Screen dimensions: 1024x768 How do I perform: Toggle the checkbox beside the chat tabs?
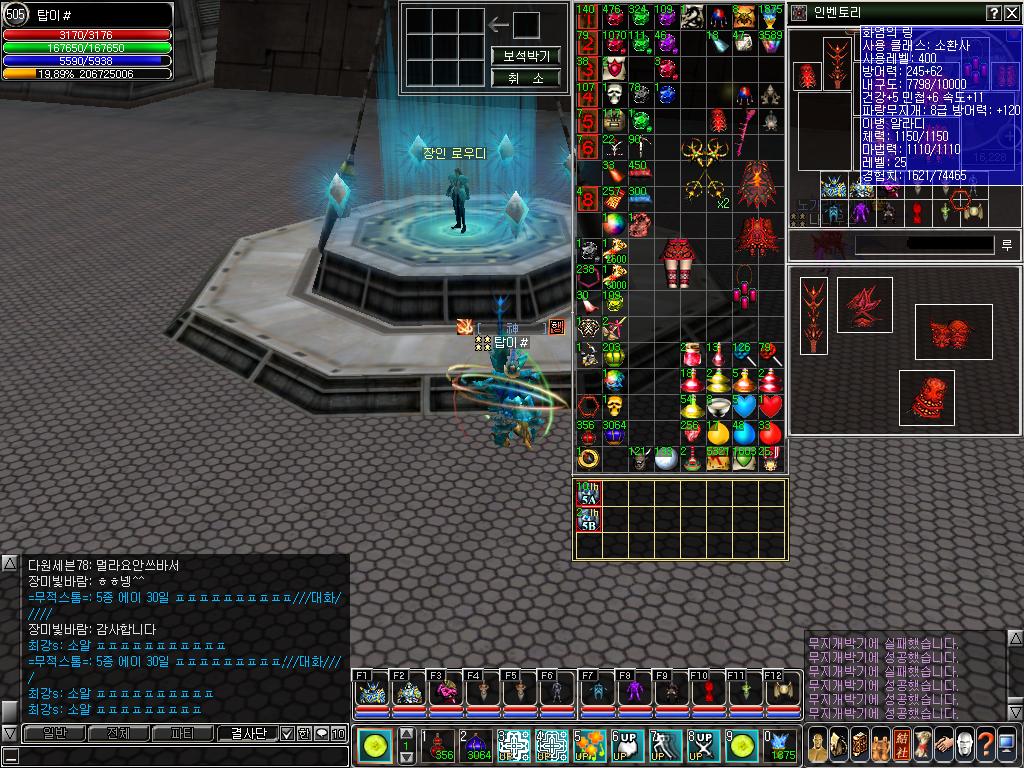click(287, 733)
